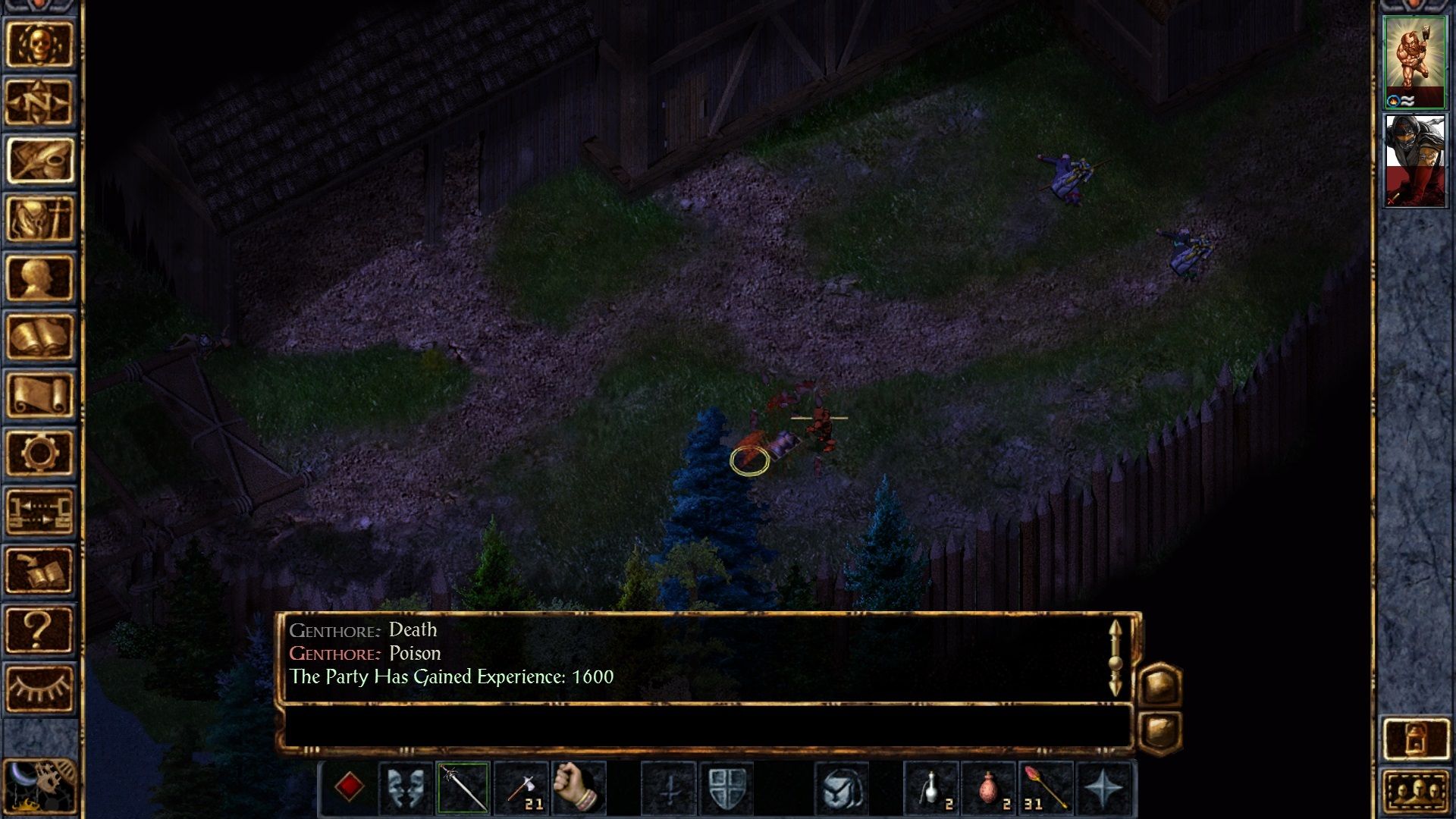The image size is (1456, 819).
Task: Open the inventory screen button
Action: click(x=39, y=218)
